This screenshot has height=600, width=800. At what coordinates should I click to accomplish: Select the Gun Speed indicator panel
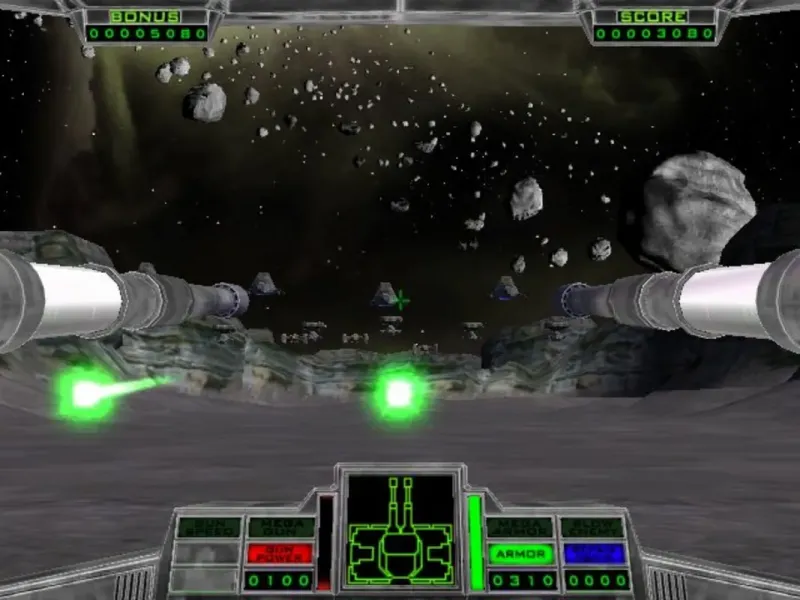(x=208, y=528)
